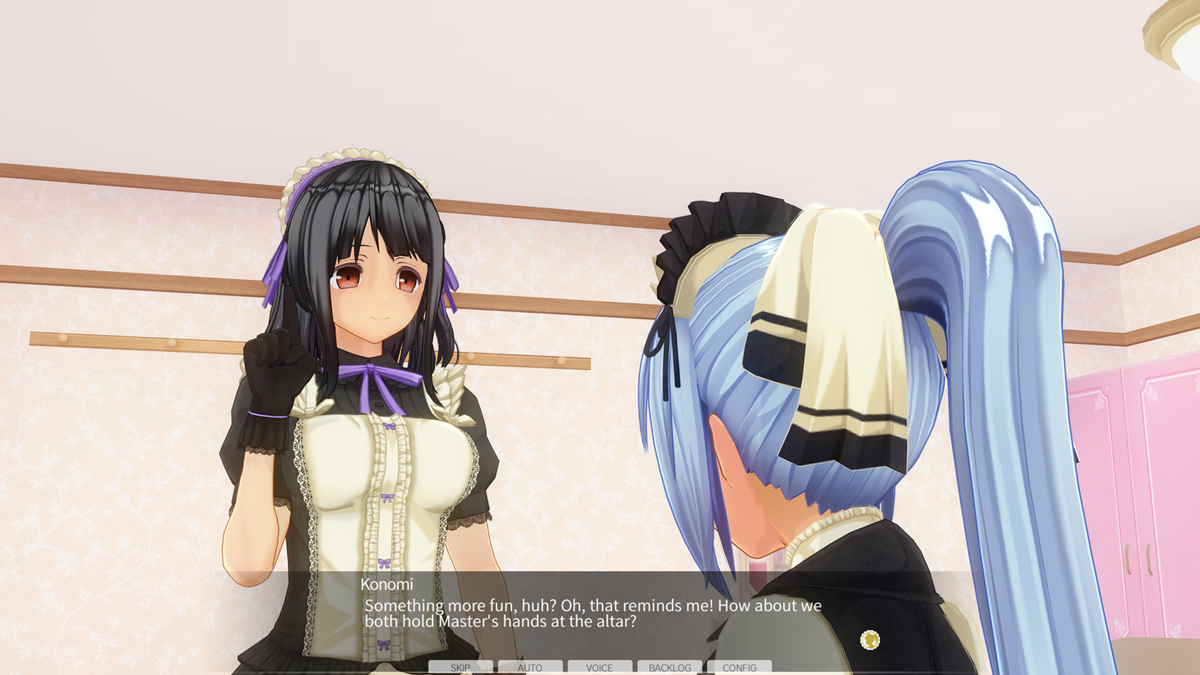Enable AUTO dialogue advance
This screenshot has height=675, width=1200.
pos(530,667)
